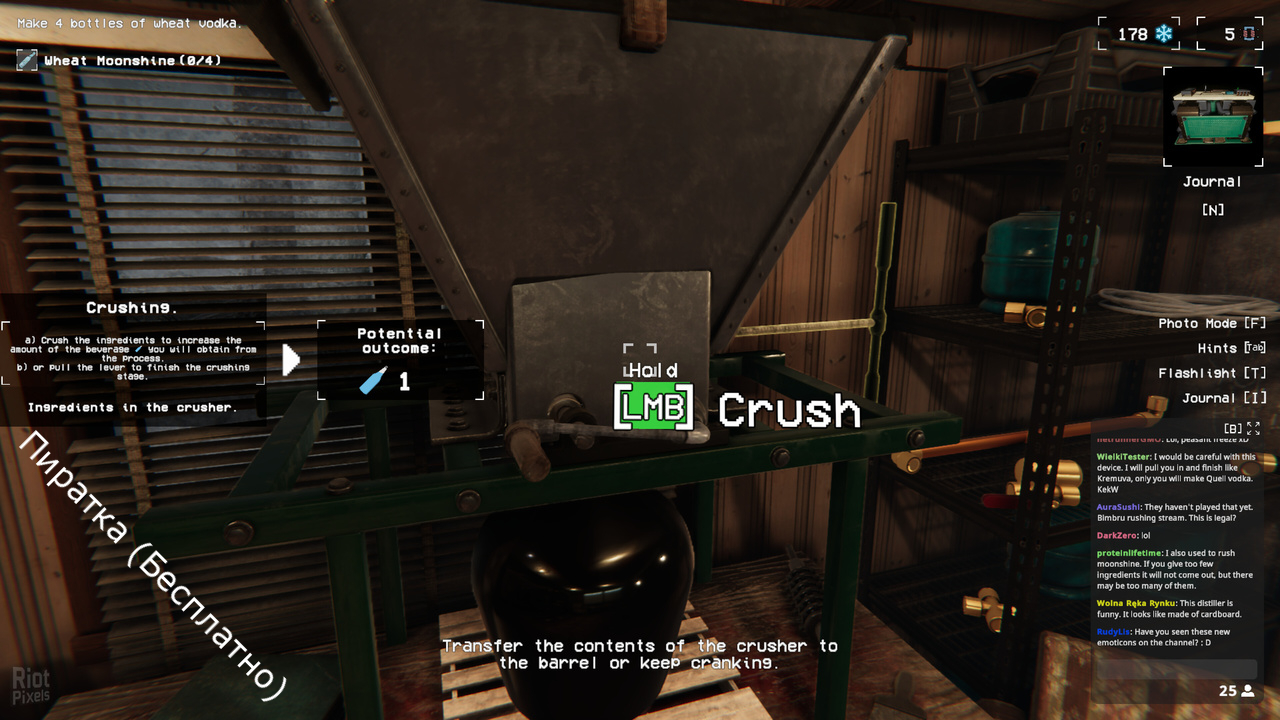This screenshot has width=1280, height=720.
Task: Click the Potential outcome bottle panel
Action: (x=400, y=360)
